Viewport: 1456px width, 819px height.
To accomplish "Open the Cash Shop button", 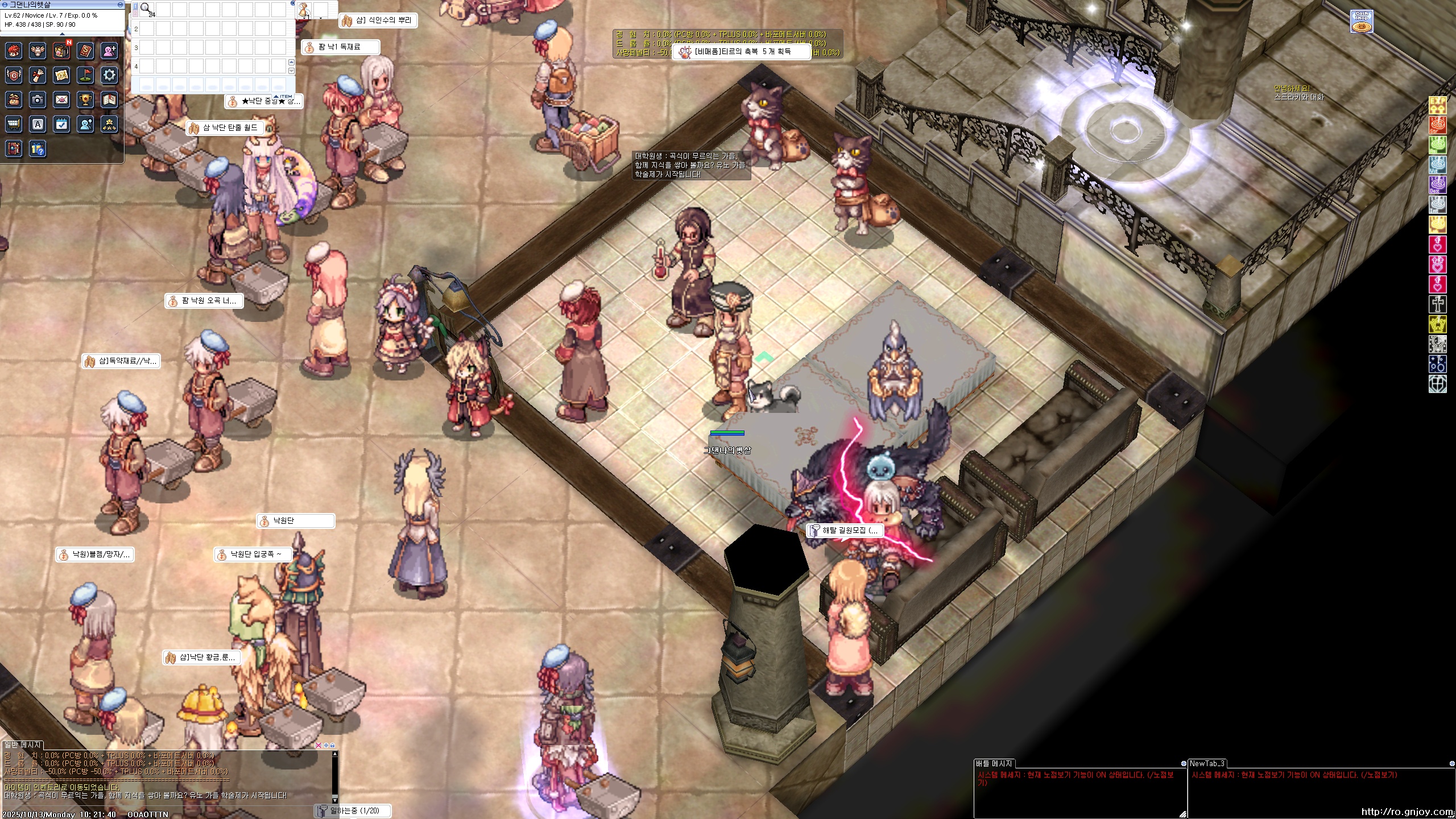I will pos(1362,22).
